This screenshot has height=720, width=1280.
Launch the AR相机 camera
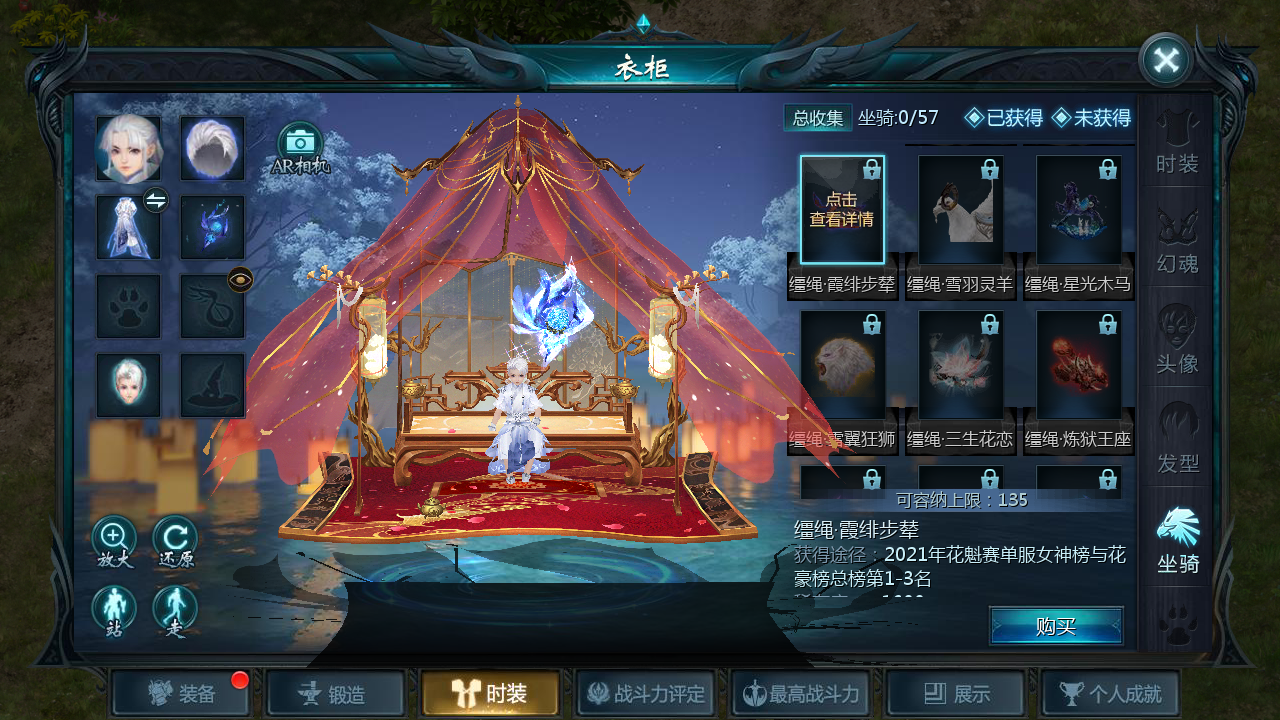click(x=300, y=148)
